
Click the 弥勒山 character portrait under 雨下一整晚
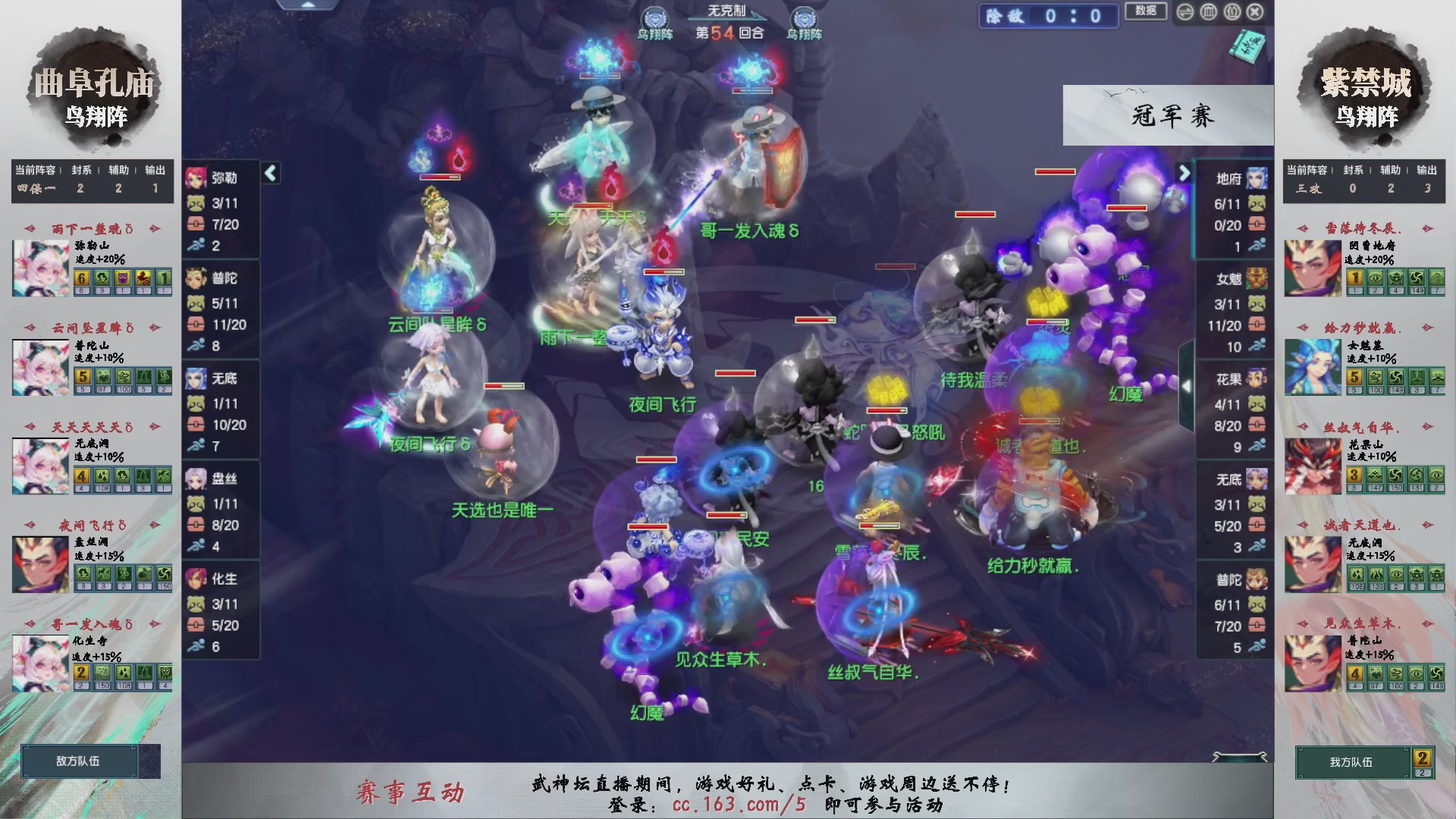coord(42,267)
